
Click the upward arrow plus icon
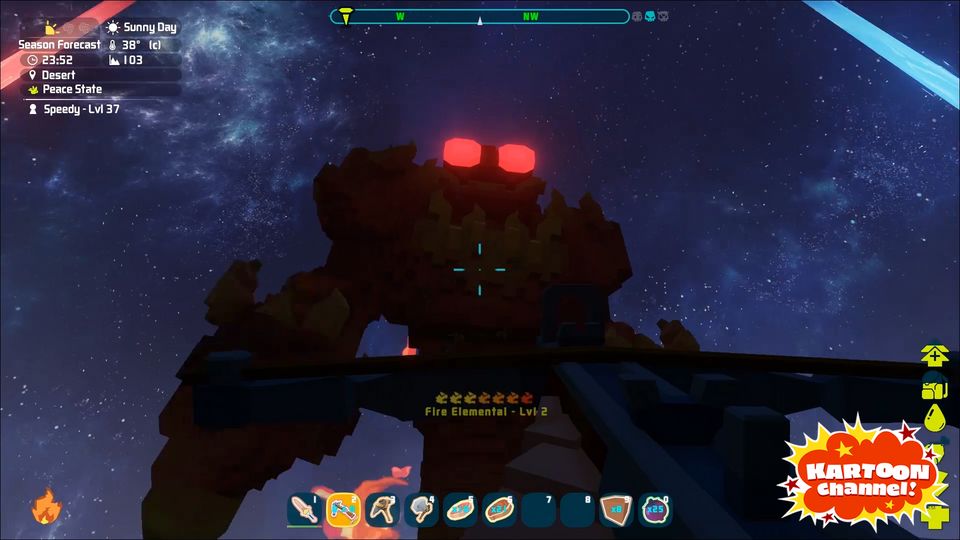pyautogui.click(x=935, y=356)
